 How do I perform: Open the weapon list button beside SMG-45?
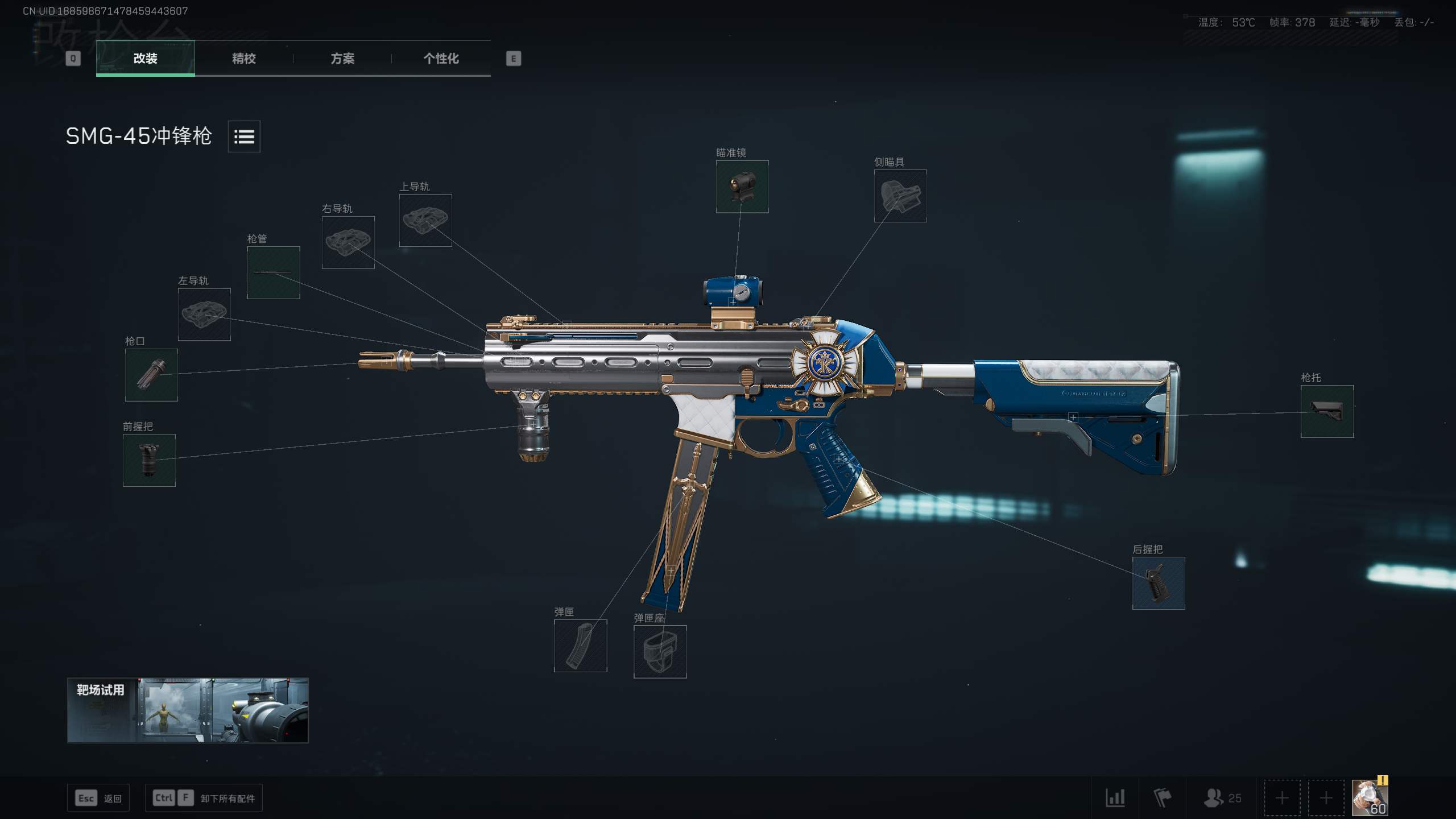pos(244,136)
